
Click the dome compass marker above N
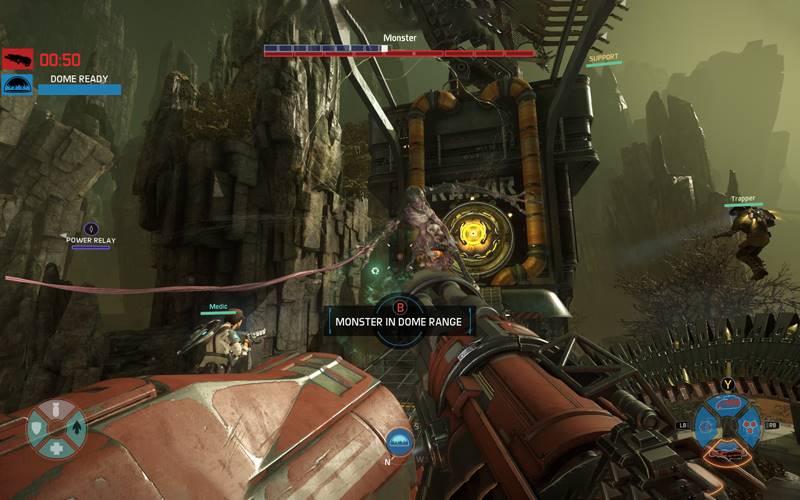coord(399,438)
